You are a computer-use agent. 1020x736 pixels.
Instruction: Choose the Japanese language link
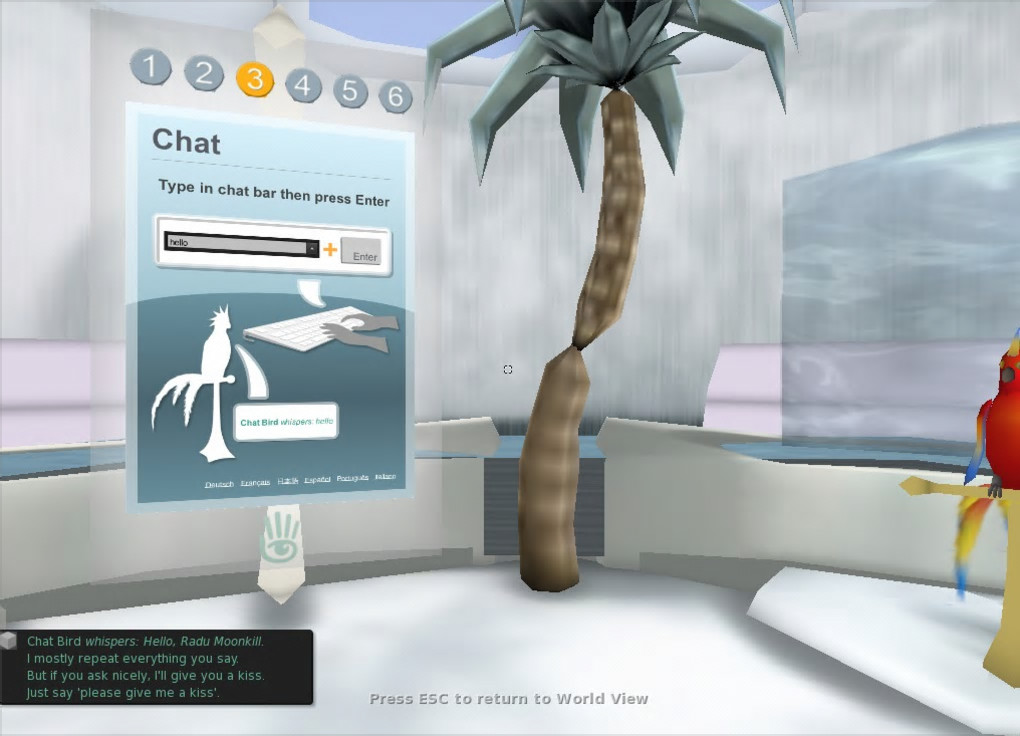point(288,481)
